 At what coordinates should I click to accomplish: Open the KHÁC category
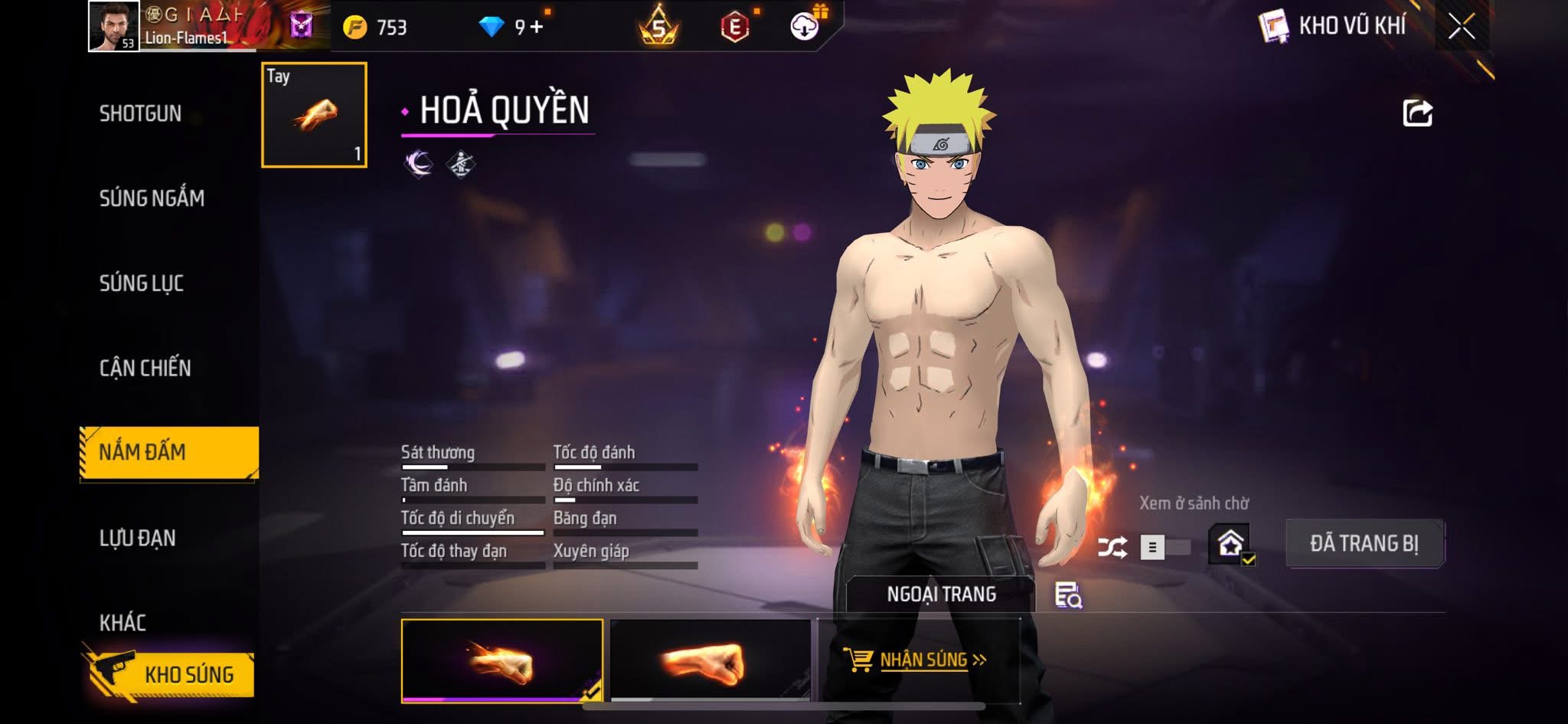[123, 622]
